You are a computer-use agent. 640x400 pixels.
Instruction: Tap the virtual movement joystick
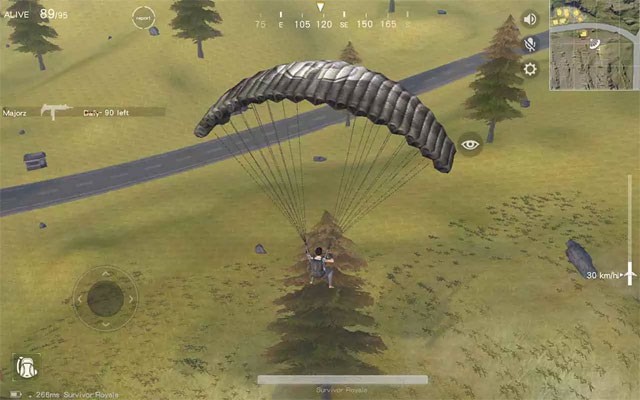coord(105,297)
